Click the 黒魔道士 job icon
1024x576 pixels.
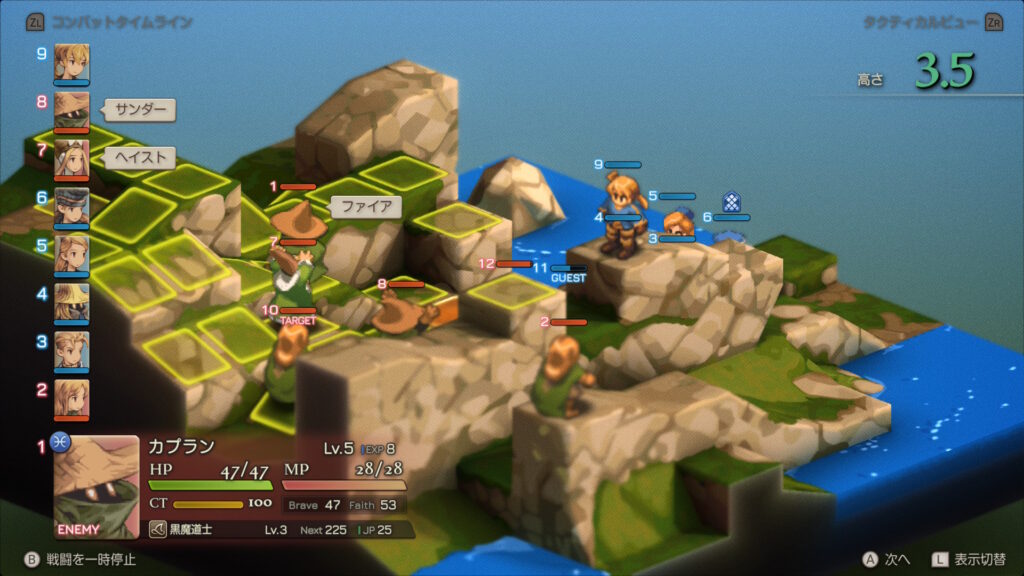(159, 530)
